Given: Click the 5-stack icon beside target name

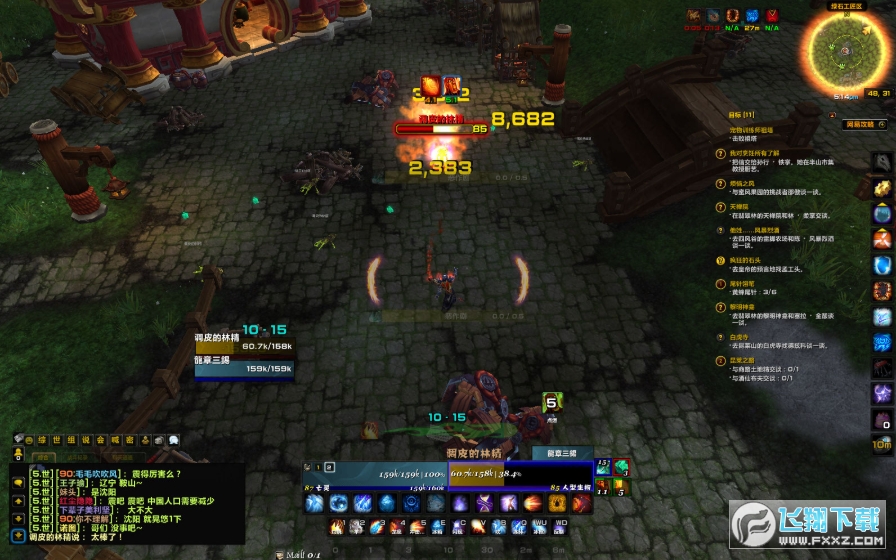Looking at the screenshot, I should tap(550, 403).
